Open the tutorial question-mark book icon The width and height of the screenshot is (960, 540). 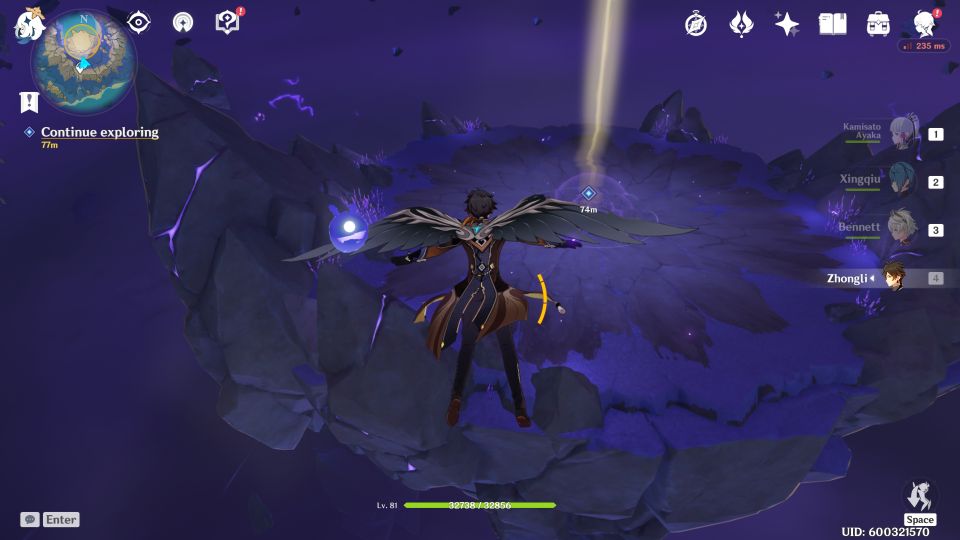[x=228, y=22]
